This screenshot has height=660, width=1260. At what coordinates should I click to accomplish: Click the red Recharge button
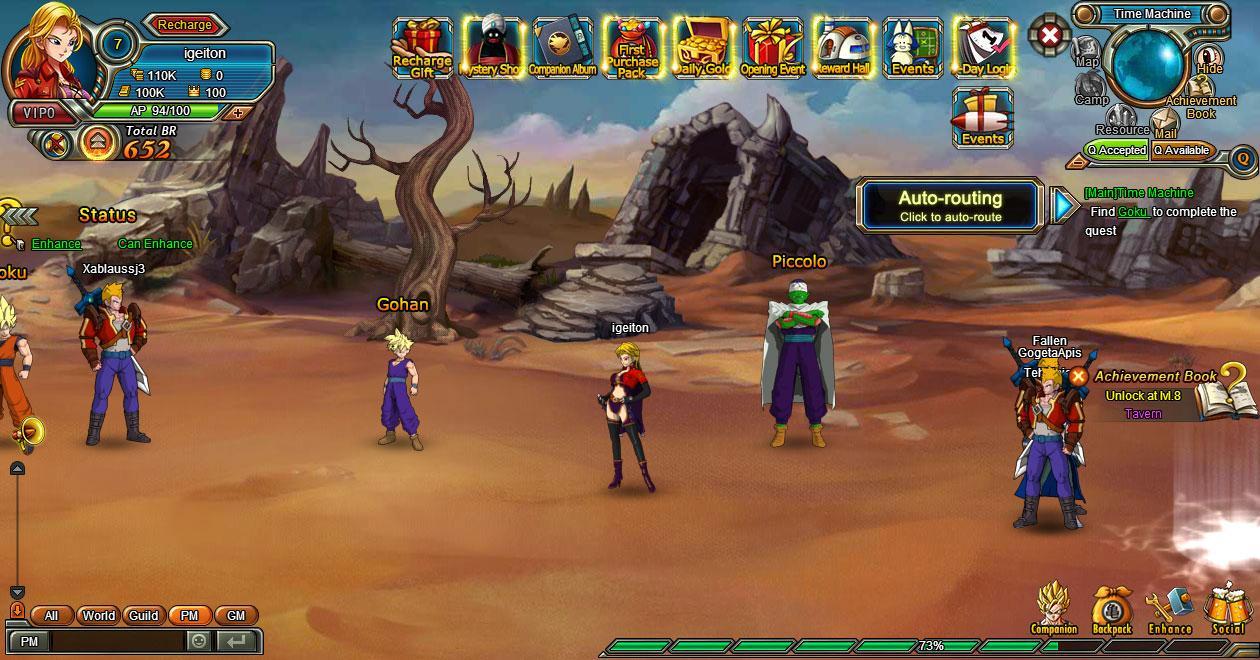coord(185,25)
